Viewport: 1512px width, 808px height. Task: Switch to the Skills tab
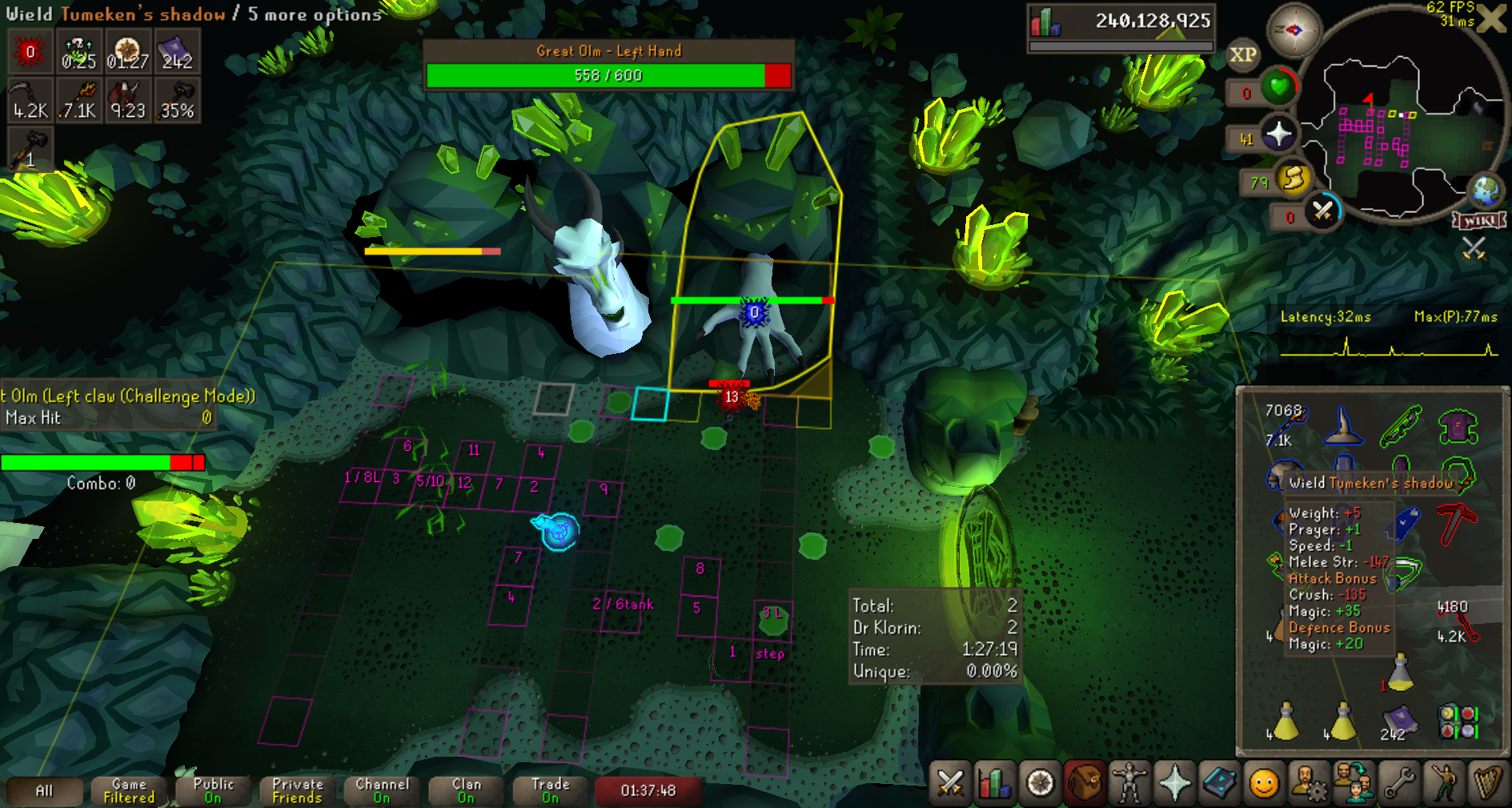coord(994,783)
